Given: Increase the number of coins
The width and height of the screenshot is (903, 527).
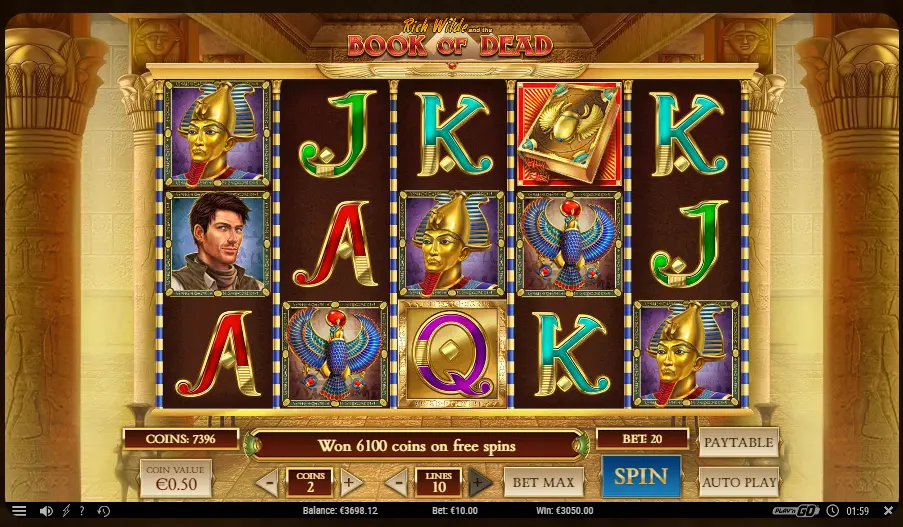Looking at the screenshot, I should click(x=350, y=483).
